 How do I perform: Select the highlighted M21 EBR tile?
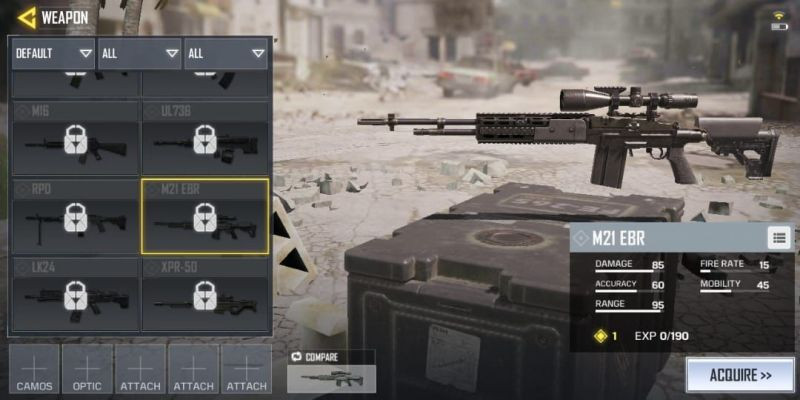tap(205, 216)
